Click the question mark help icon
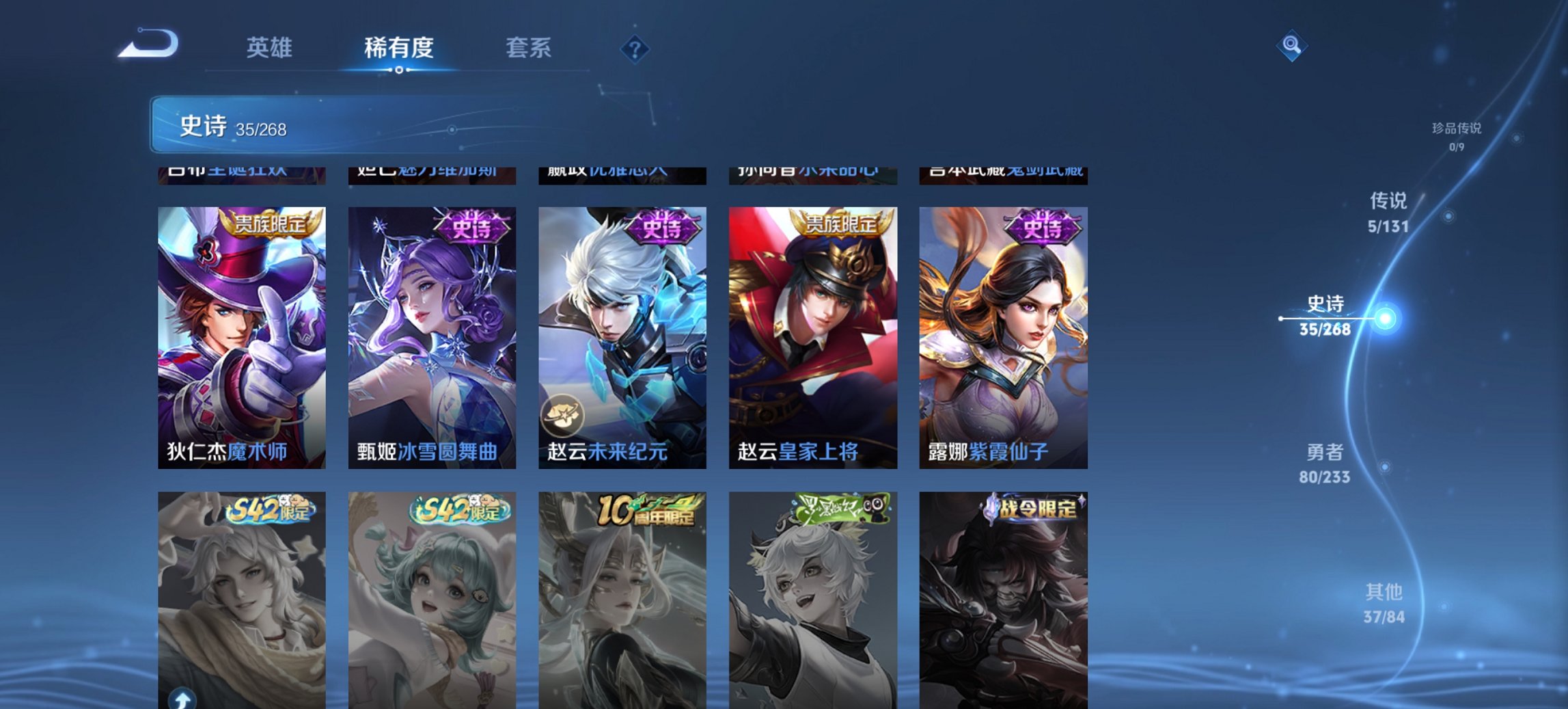 click(635, 49)
